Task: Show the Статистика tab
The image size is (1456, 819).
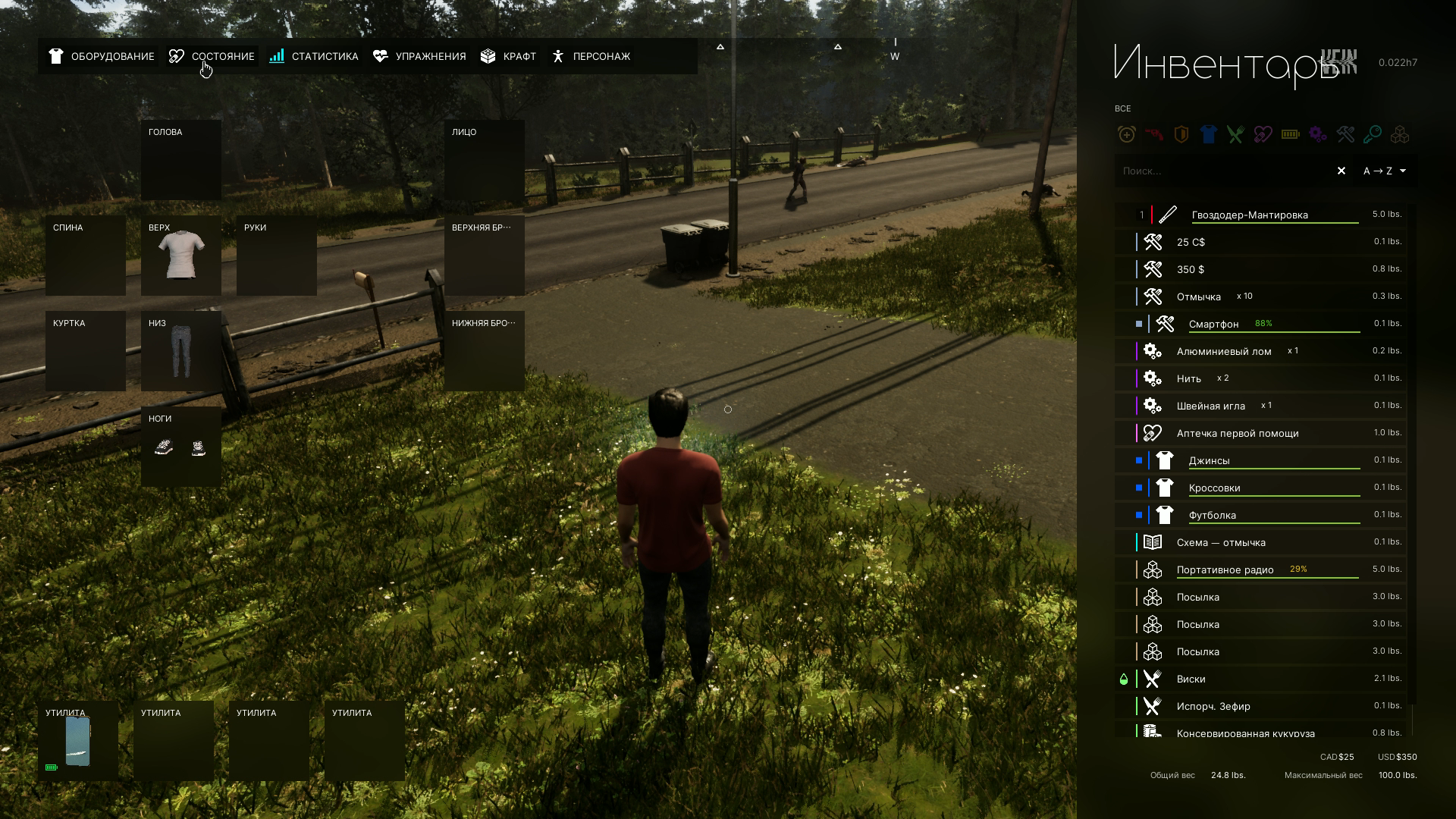Action: 314,57
